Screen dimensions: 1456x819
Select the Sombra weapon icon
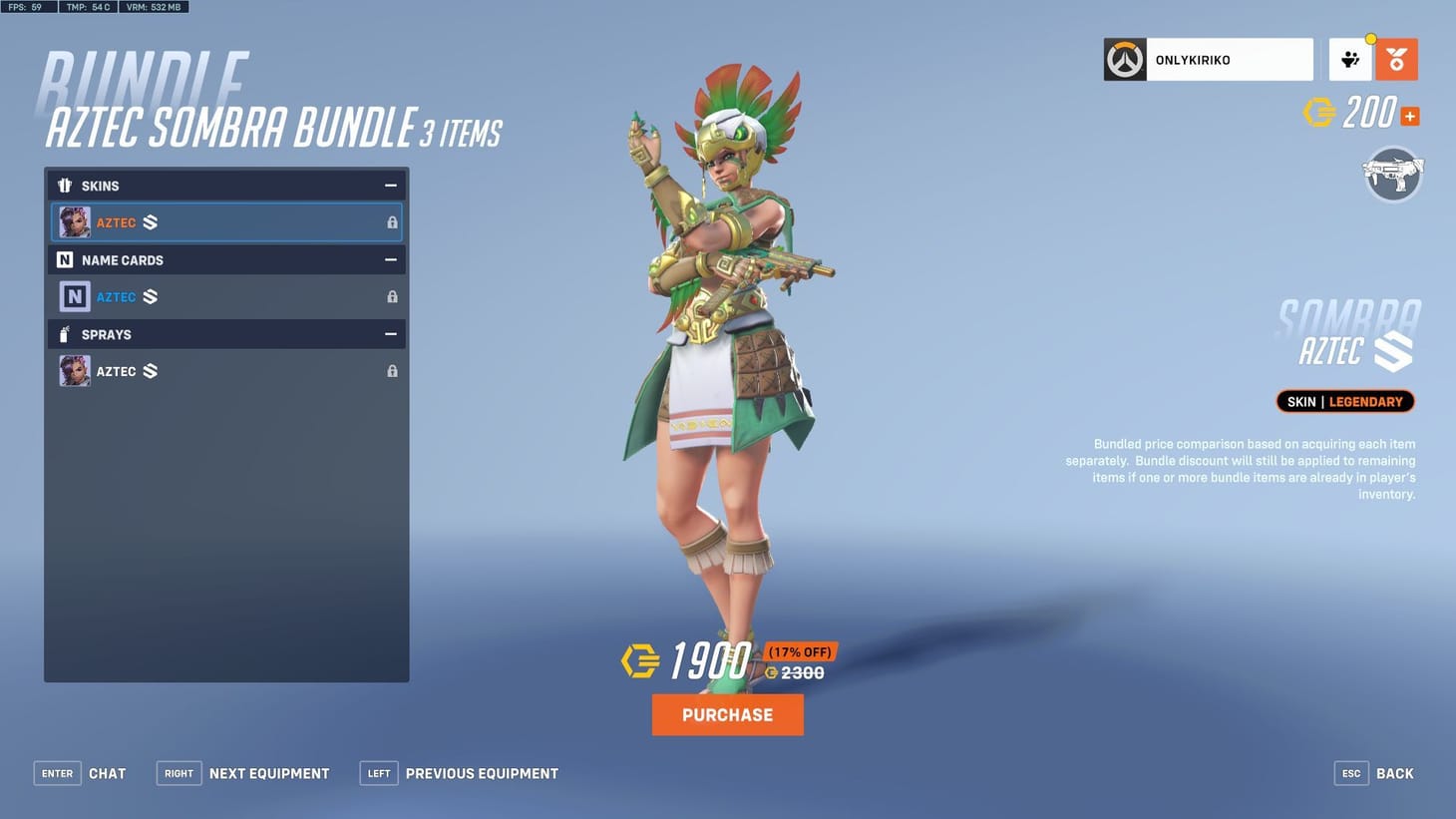click(x=1393, y=175)
